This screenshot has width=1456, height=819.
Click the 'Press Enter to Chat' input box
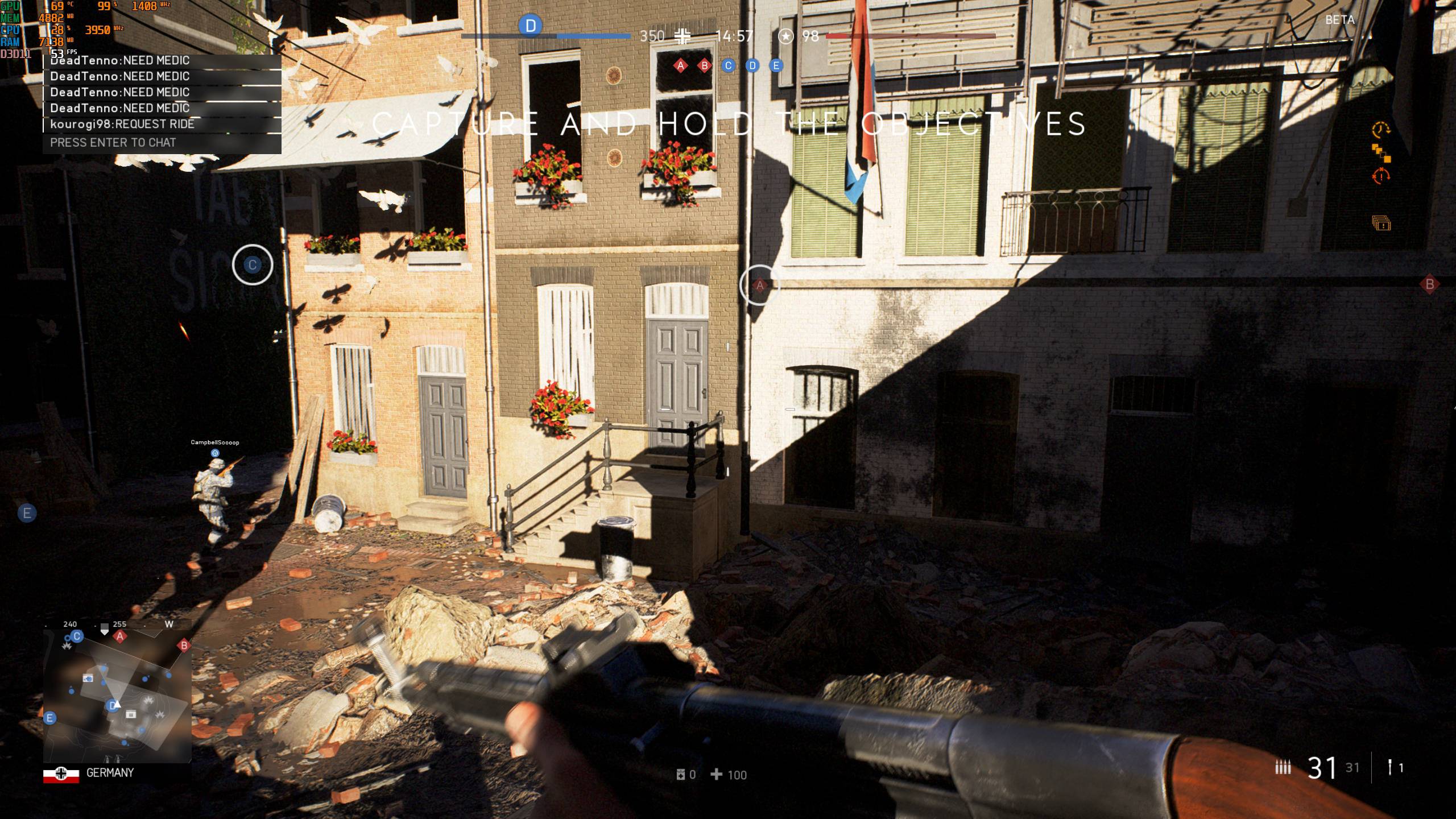click(162, 143)
